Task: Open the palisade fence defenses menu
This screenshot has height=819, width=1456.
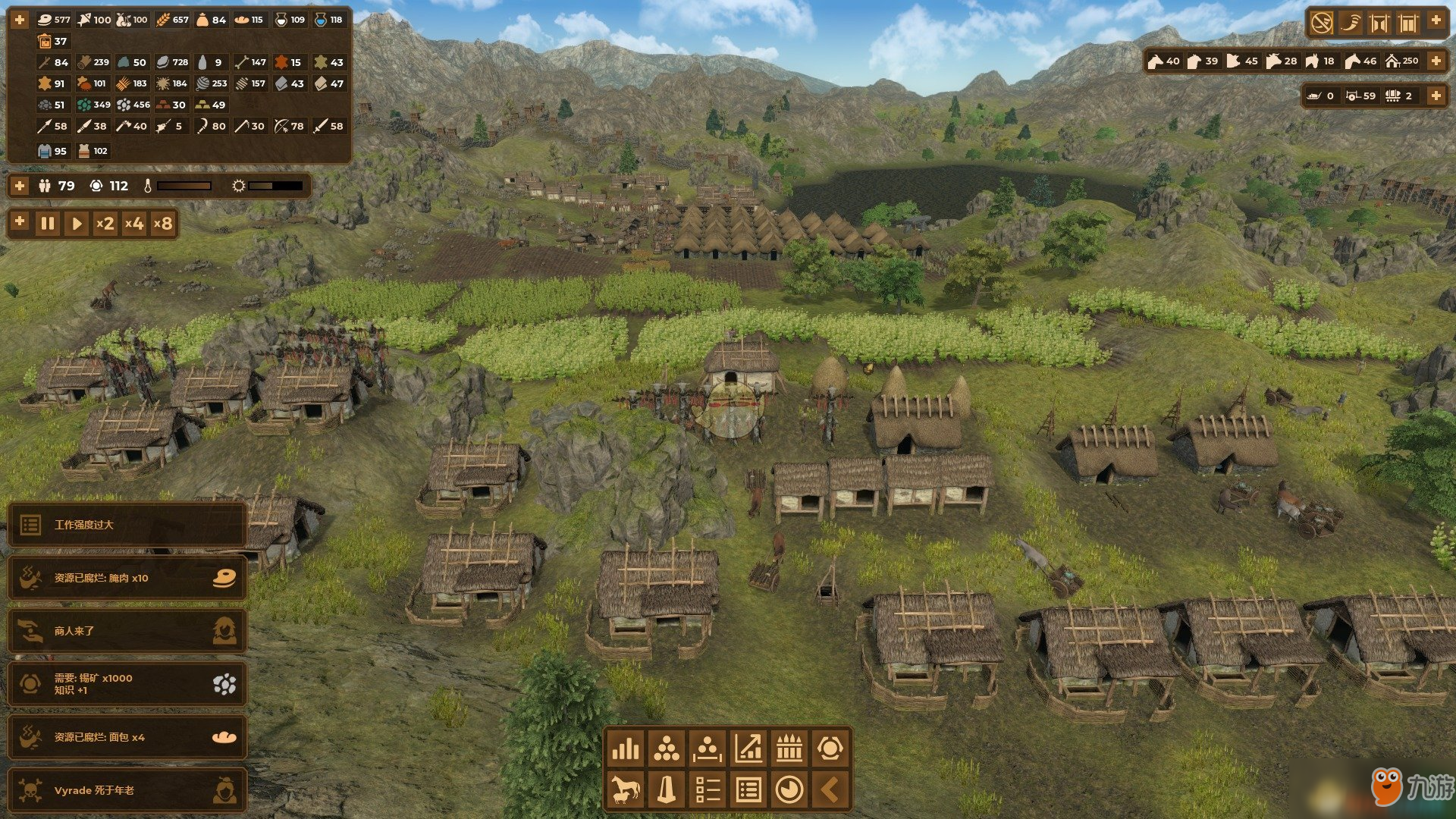Action: click(789, 749)
